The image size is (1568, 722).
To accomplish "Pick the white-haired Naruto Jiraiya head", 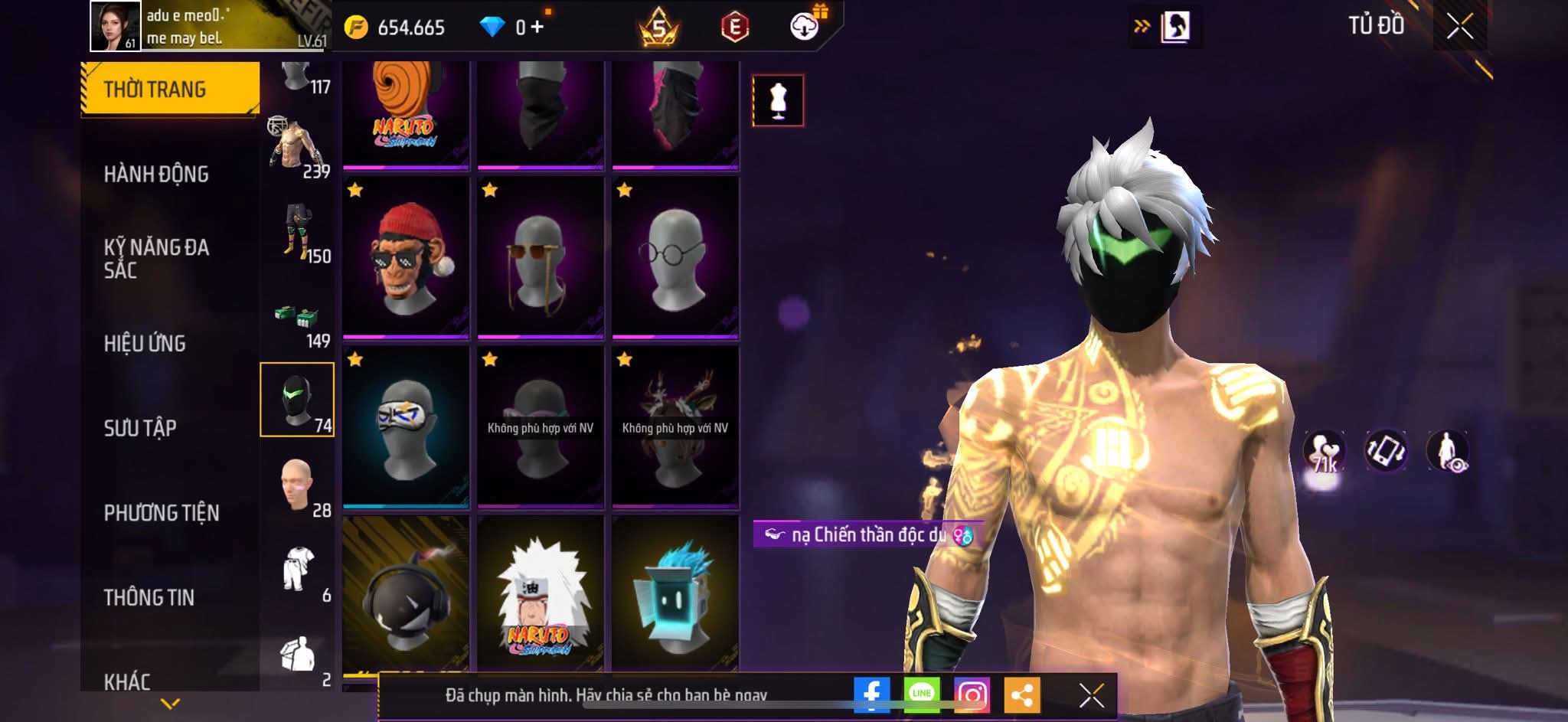I will coord(541,594).
